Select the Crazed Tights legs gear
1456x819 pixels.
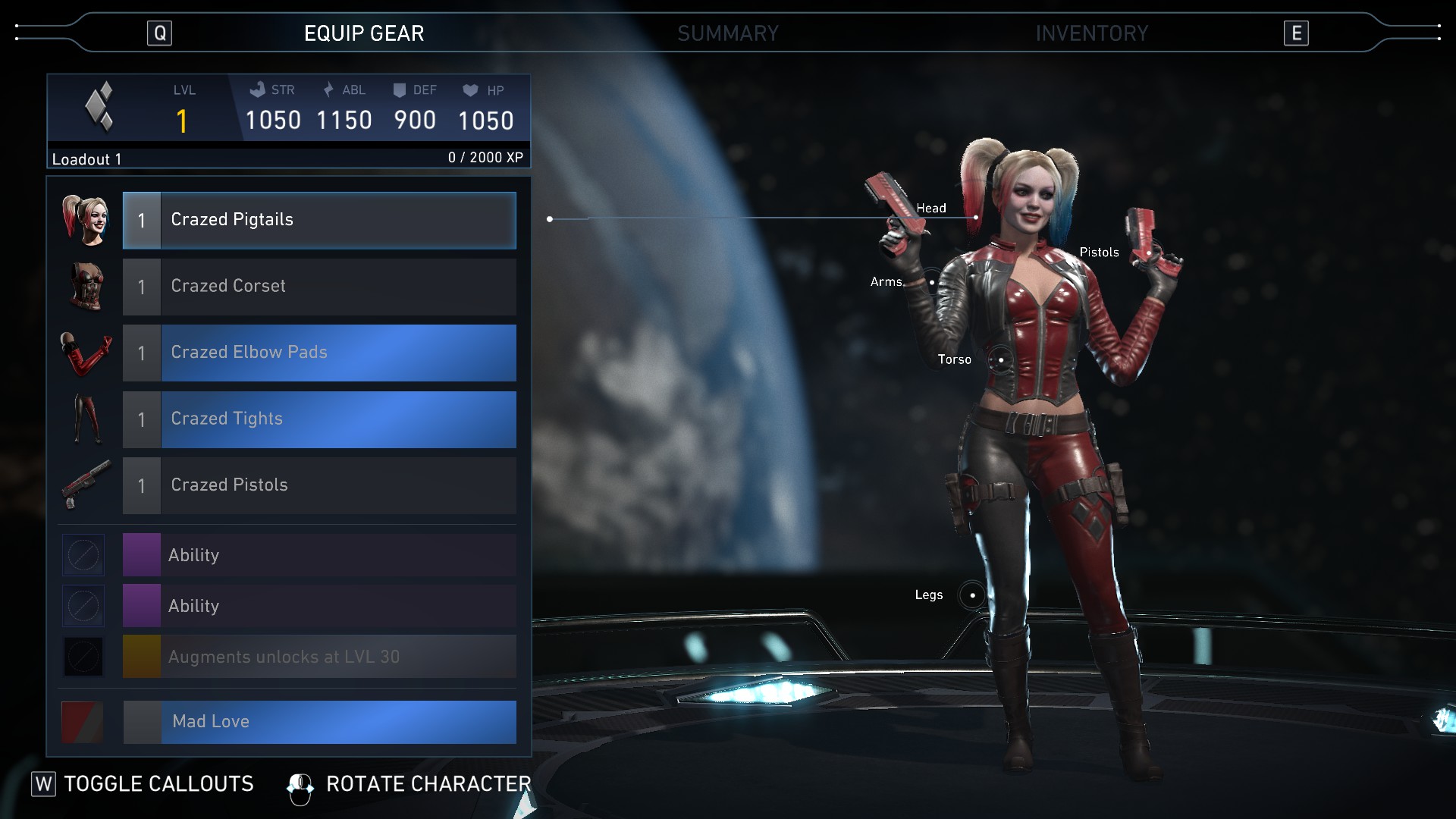click(x=319, y=419)
